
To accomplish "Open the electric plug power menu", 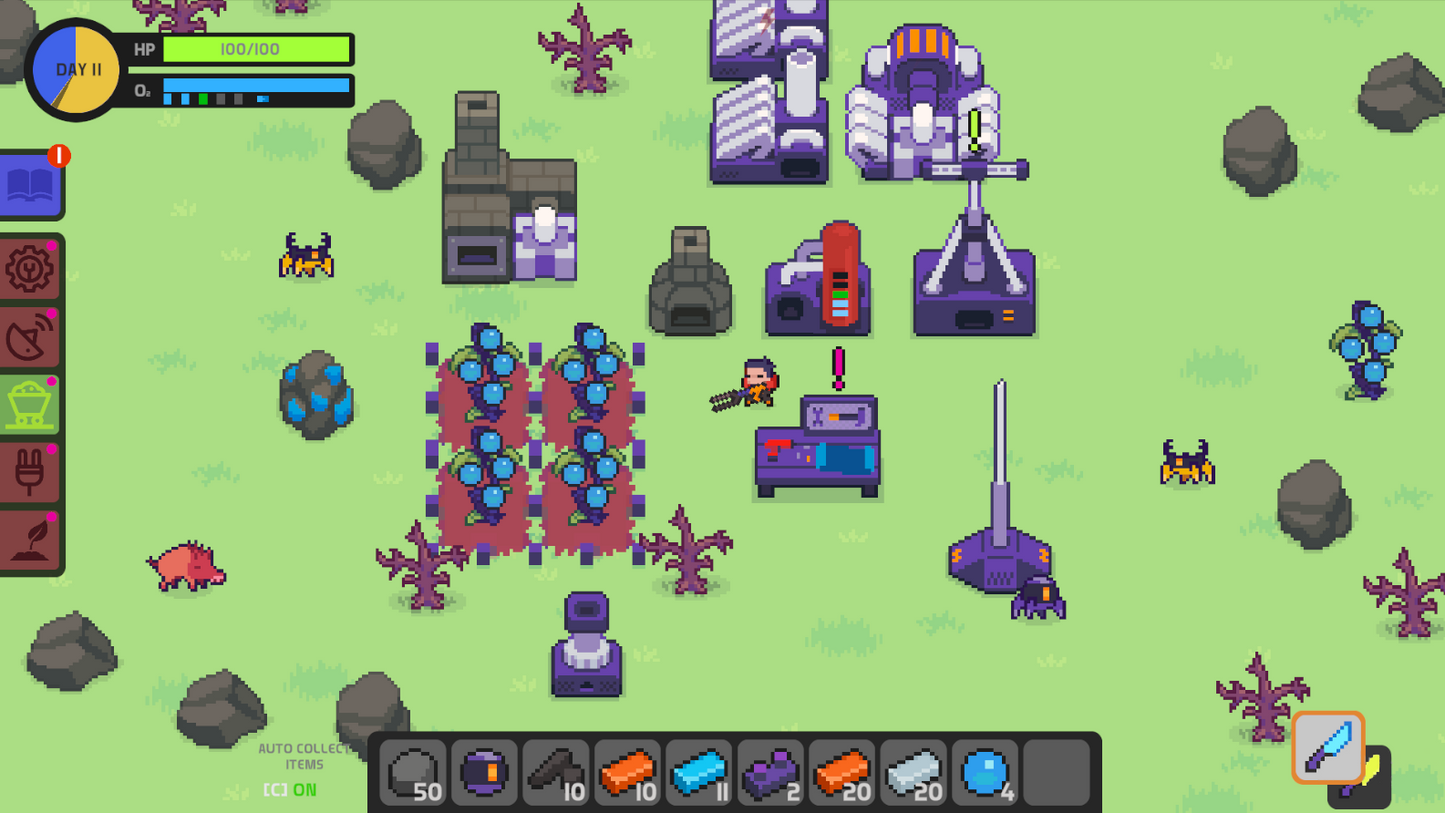I will 31,468.
